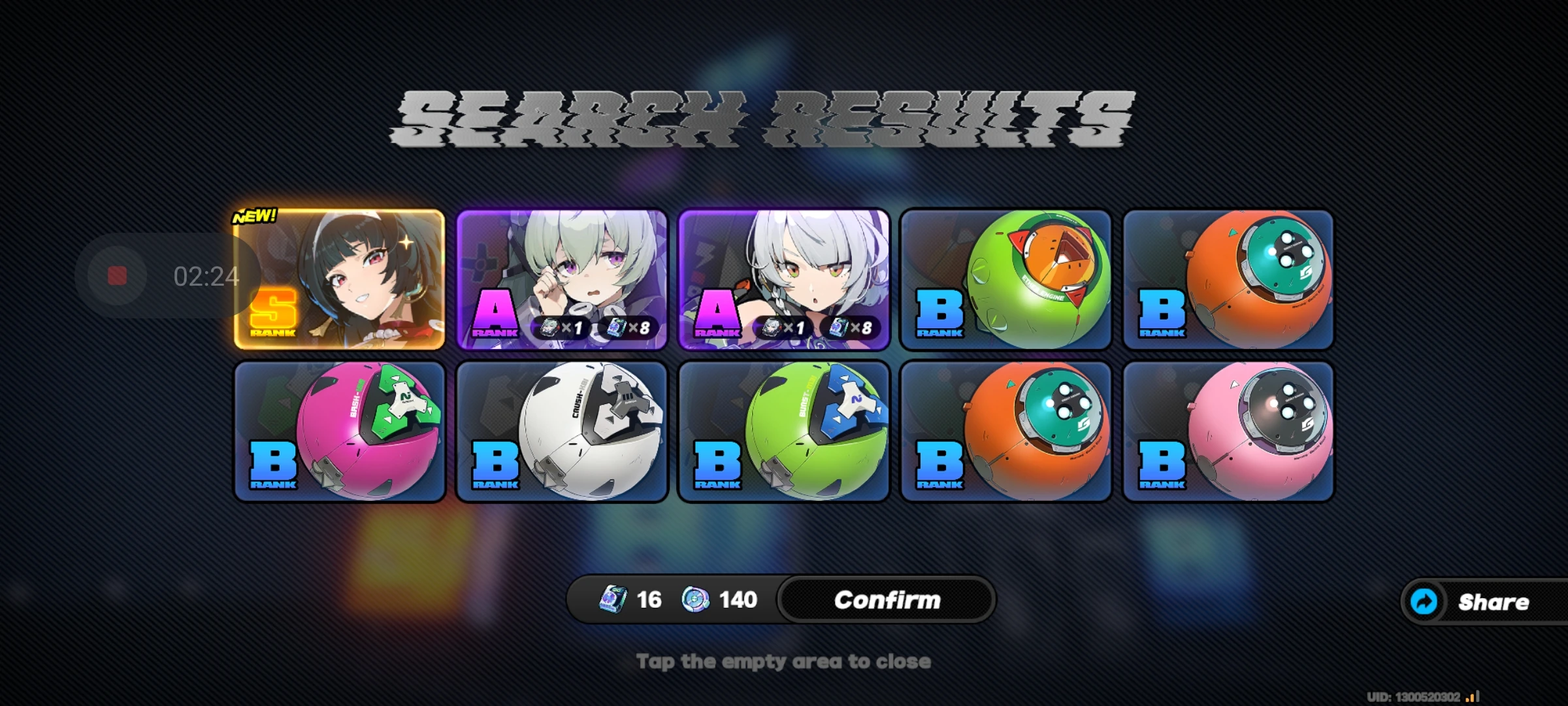
Task: Tap the empty area to close results
Action: (x=784, y=660)
